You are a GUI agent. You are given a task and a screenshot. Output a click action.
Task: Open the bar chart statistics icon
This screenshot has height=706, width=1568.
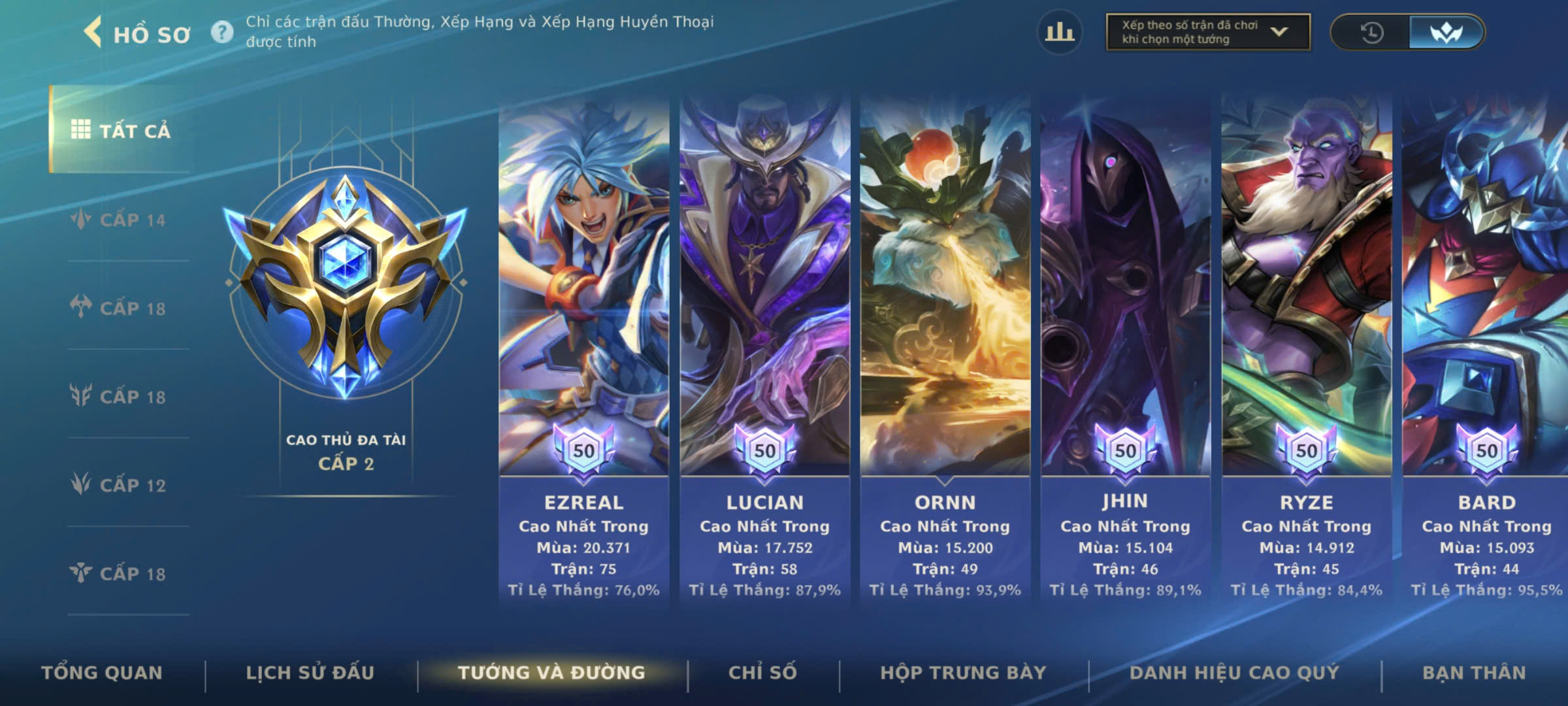click(x=1059, y=32)
